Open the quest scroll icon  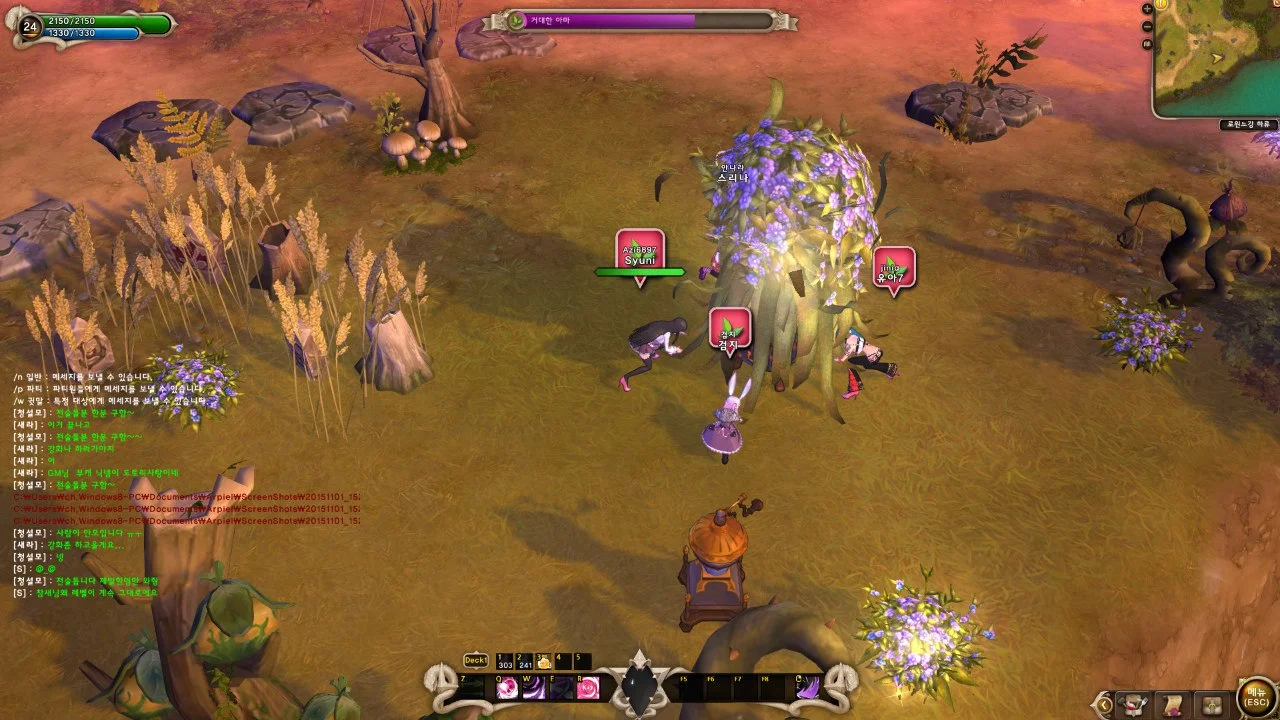(1173, 704)
